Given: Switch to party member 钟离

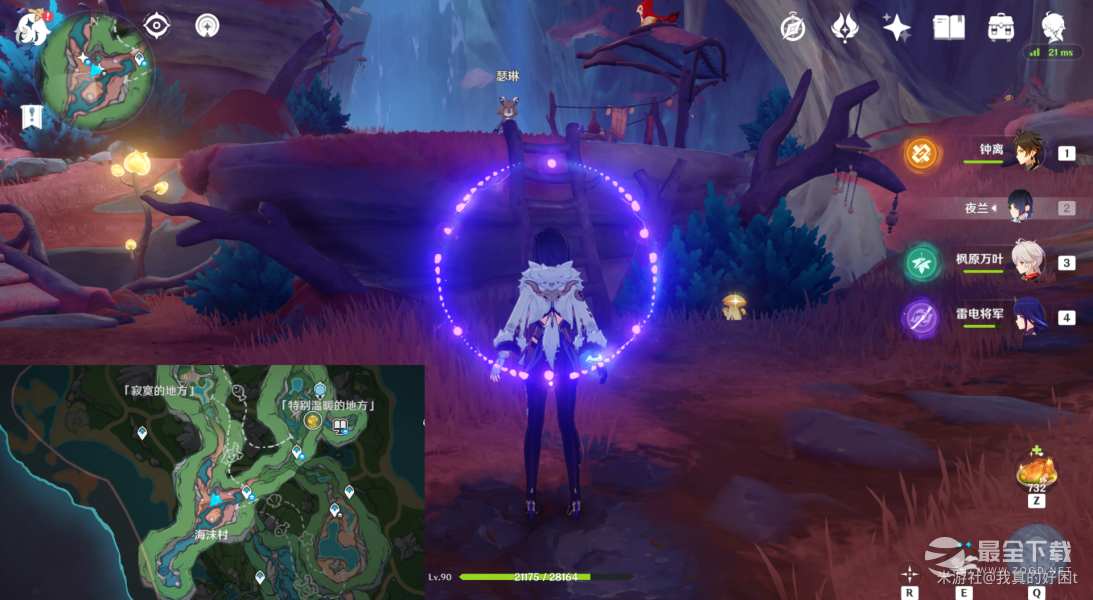Looking at the screenshot, I should pos(1028,152).
